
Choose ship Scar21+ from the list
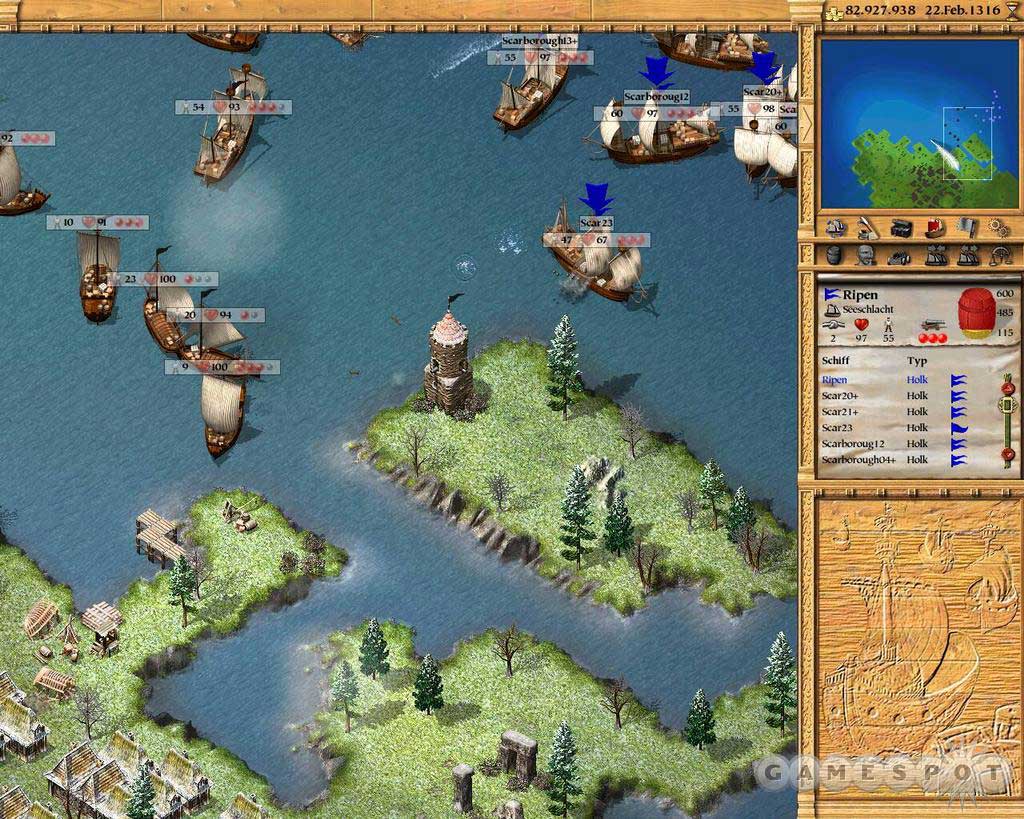tap(840, 412)
